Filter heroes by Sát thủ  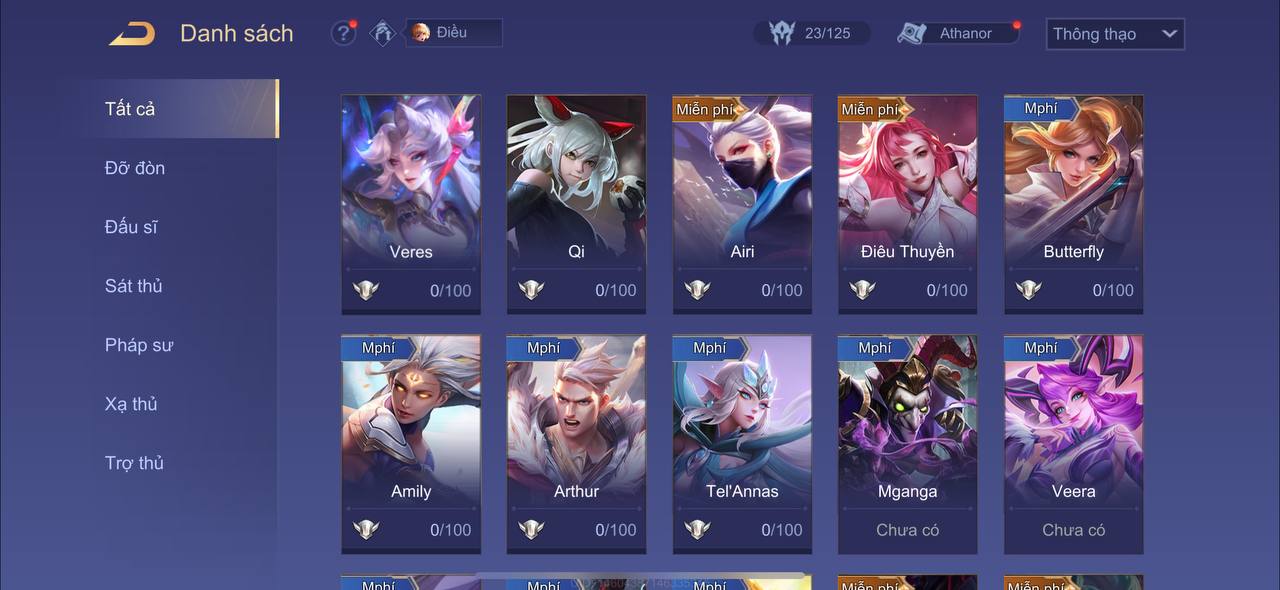click(x=133, y=286)
